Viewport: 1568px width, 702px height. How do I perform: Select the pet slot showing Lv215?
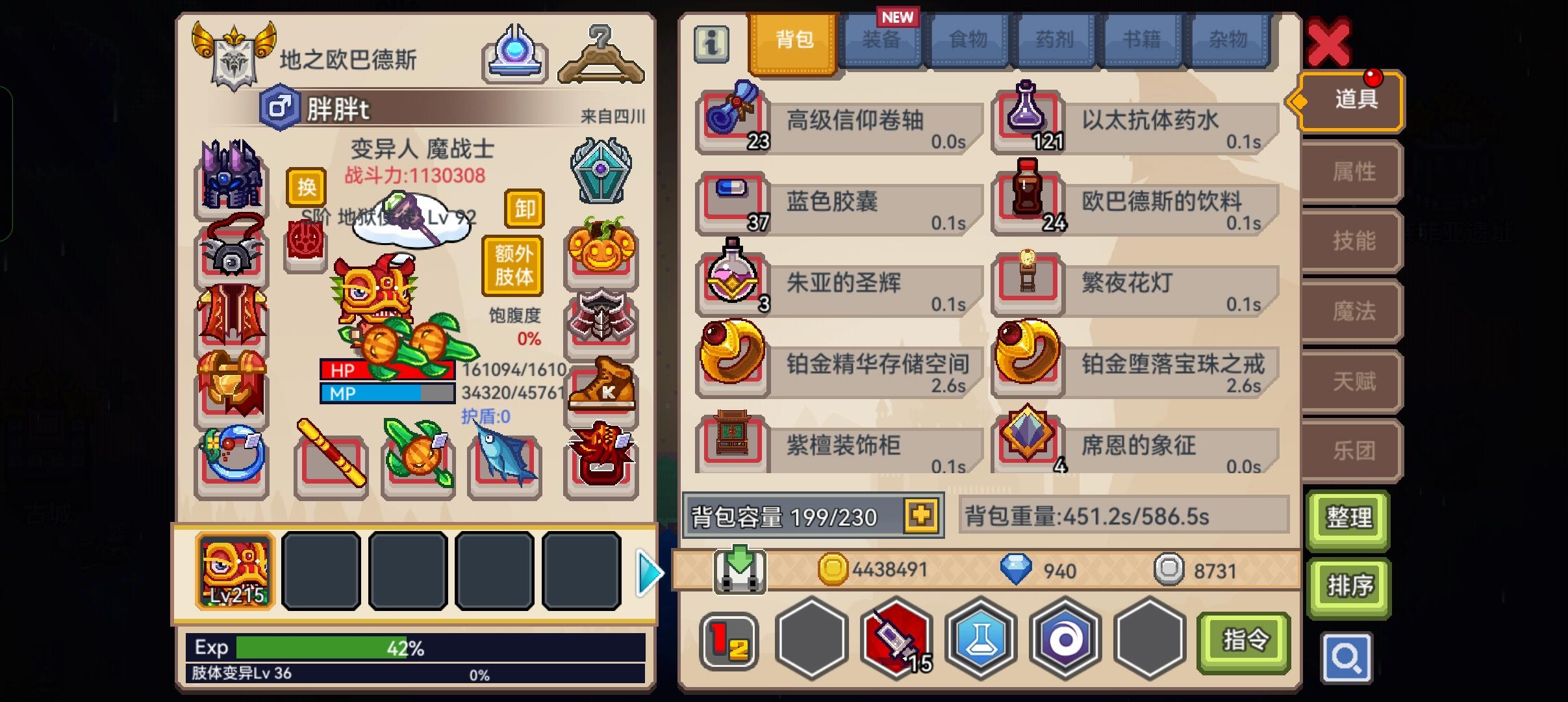(234, 572)
